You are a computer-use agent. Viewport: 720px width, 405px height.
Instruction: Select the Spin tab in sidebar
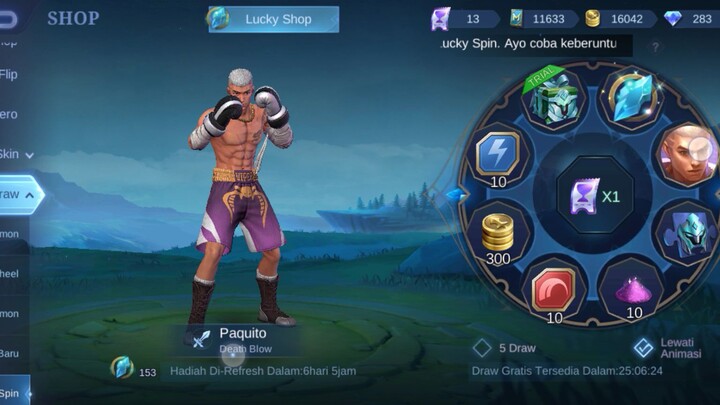point(12,393)
